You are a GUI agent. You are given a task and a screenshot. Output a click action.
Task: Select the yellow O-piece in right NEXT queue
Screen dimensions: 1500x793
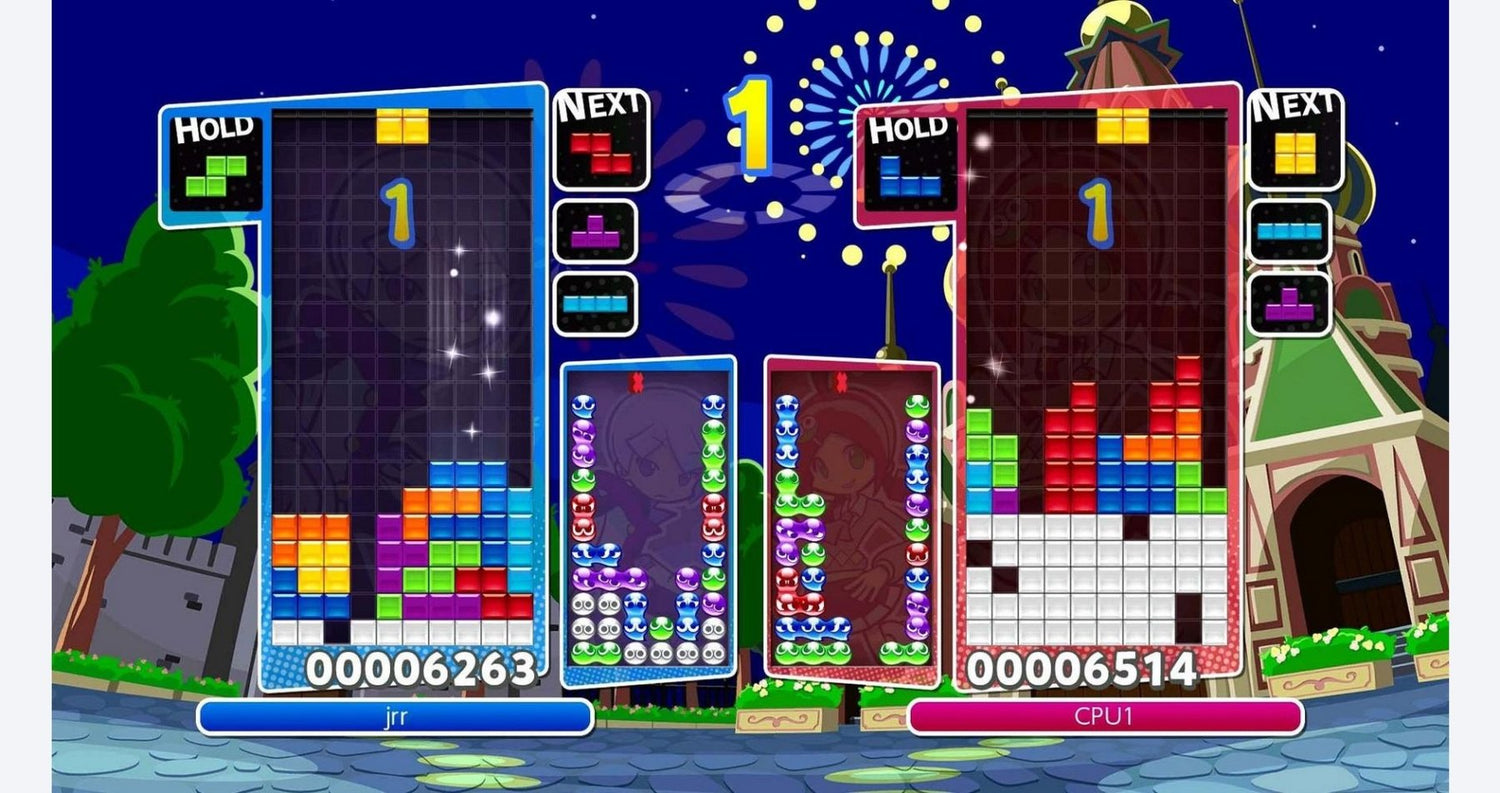point(1297,150)
